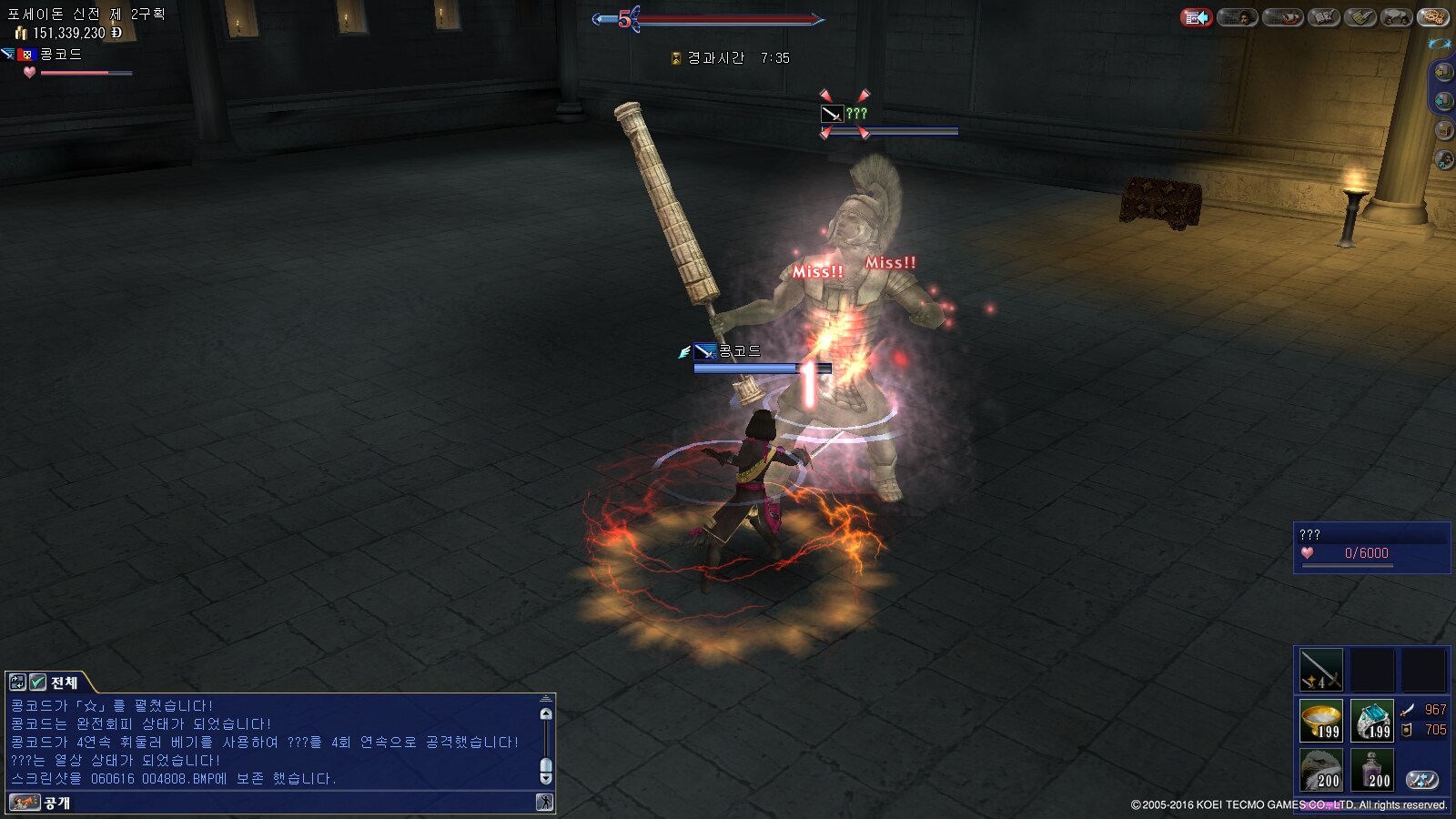
Task: Click the character portrait side button
Action: point(1443,160)
